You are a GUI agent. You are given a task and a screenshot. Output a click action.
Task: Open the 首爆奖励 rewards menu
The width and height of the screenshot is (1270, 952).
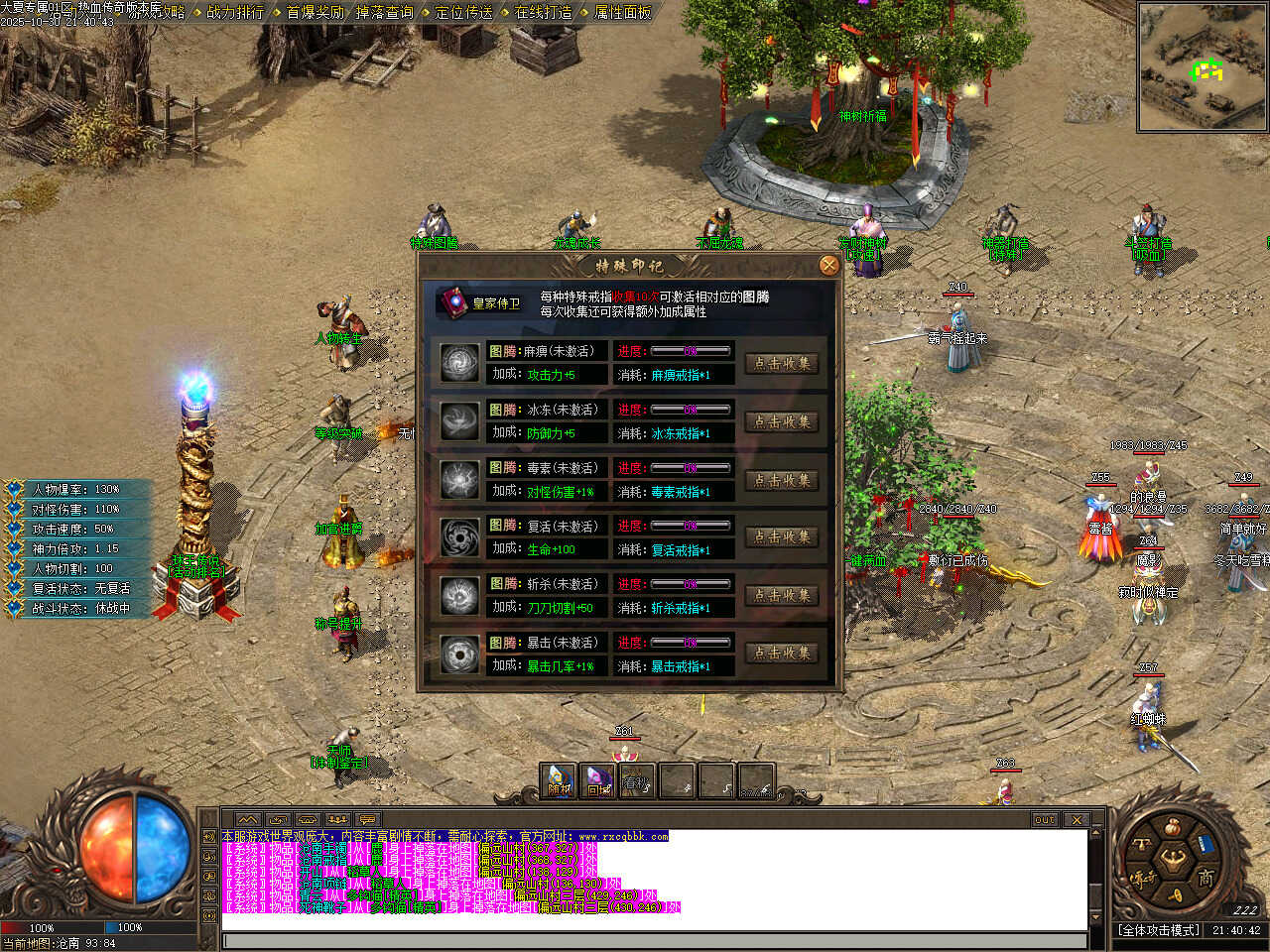[x=315, y=12]
